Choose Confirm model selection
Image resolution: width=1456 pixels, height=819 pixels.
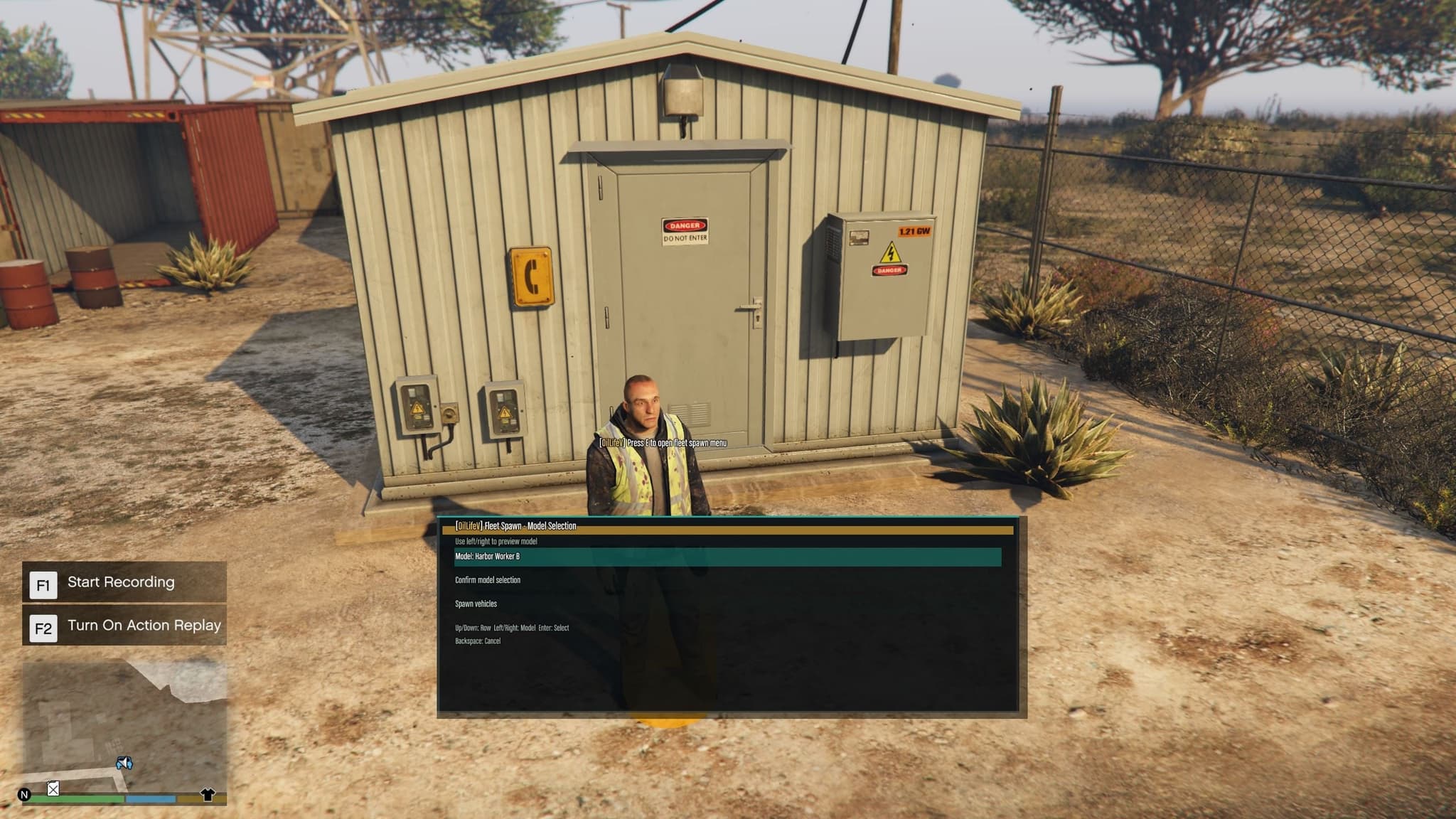click(488, 580)
